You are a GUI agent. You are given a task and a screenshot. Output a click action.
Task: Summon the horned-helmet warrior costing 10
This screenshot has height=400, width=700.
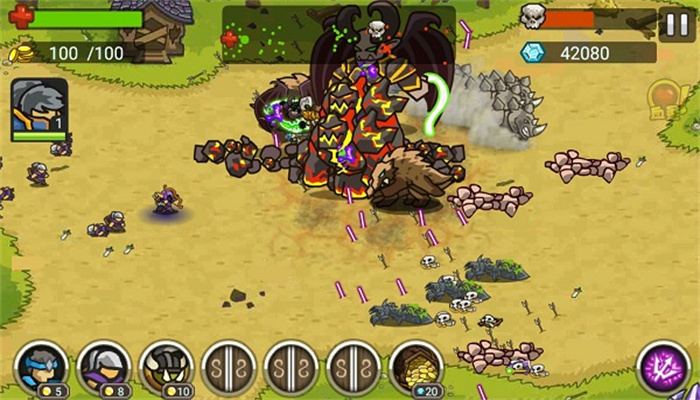pyautogui.click(x=166, y=366)
